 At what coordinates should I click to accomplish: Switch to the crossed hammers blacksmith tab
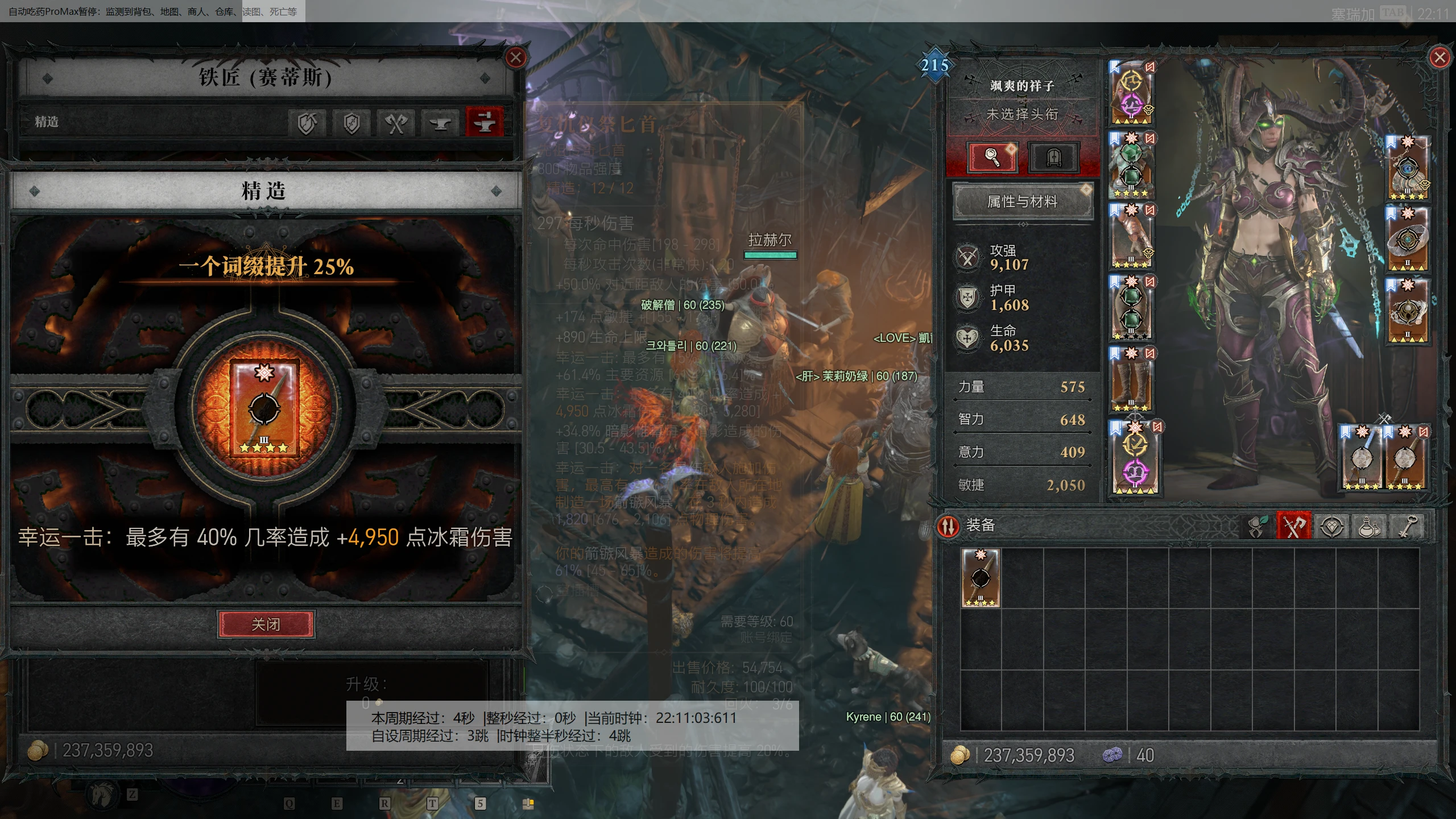(396, 122)
